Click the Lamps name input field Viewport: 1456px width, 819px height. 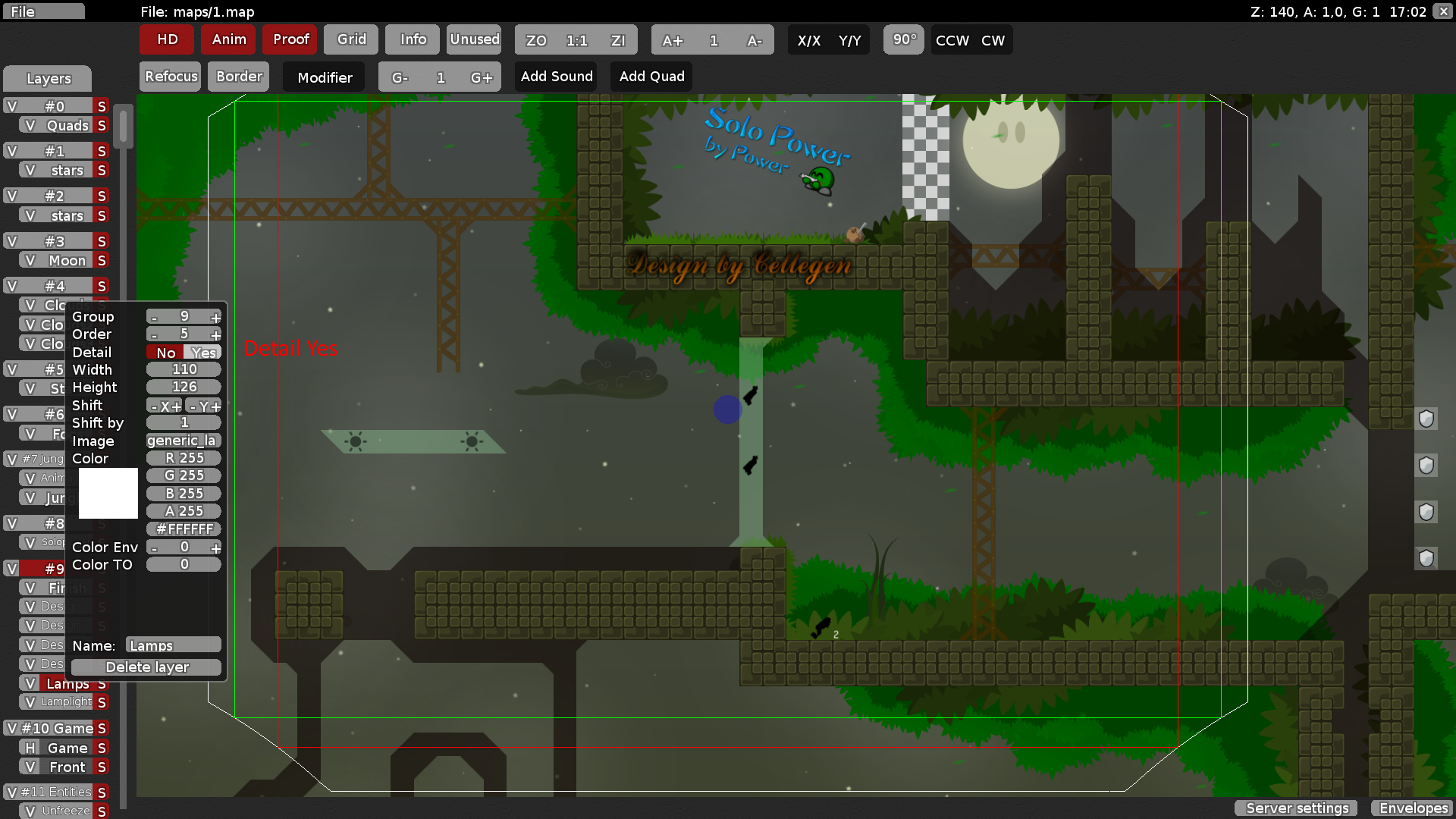pyautogui.click(x=173, y=645)
